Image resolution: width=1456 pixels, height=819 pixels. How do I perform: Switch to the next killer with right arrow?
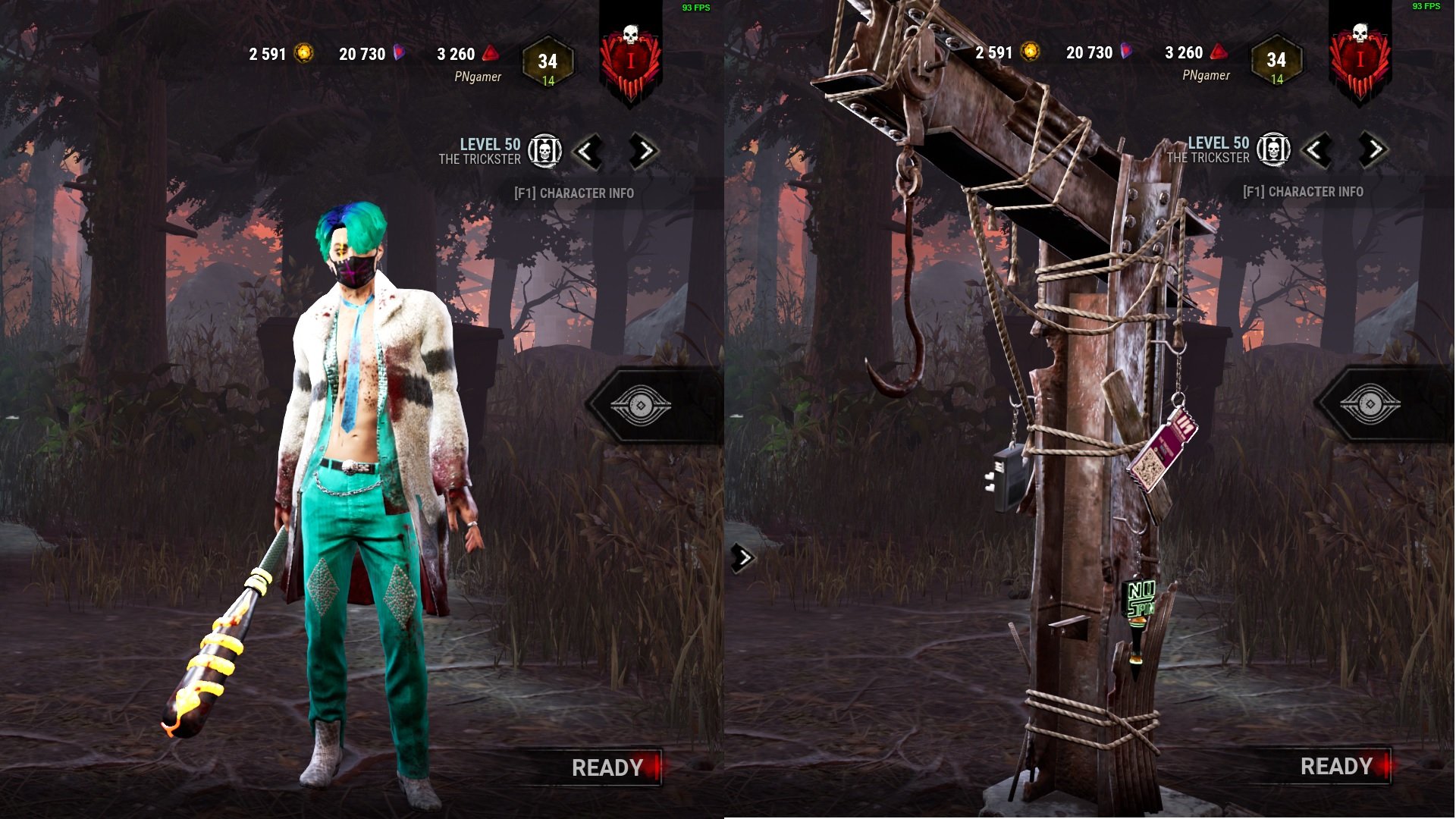pos(641,150)
